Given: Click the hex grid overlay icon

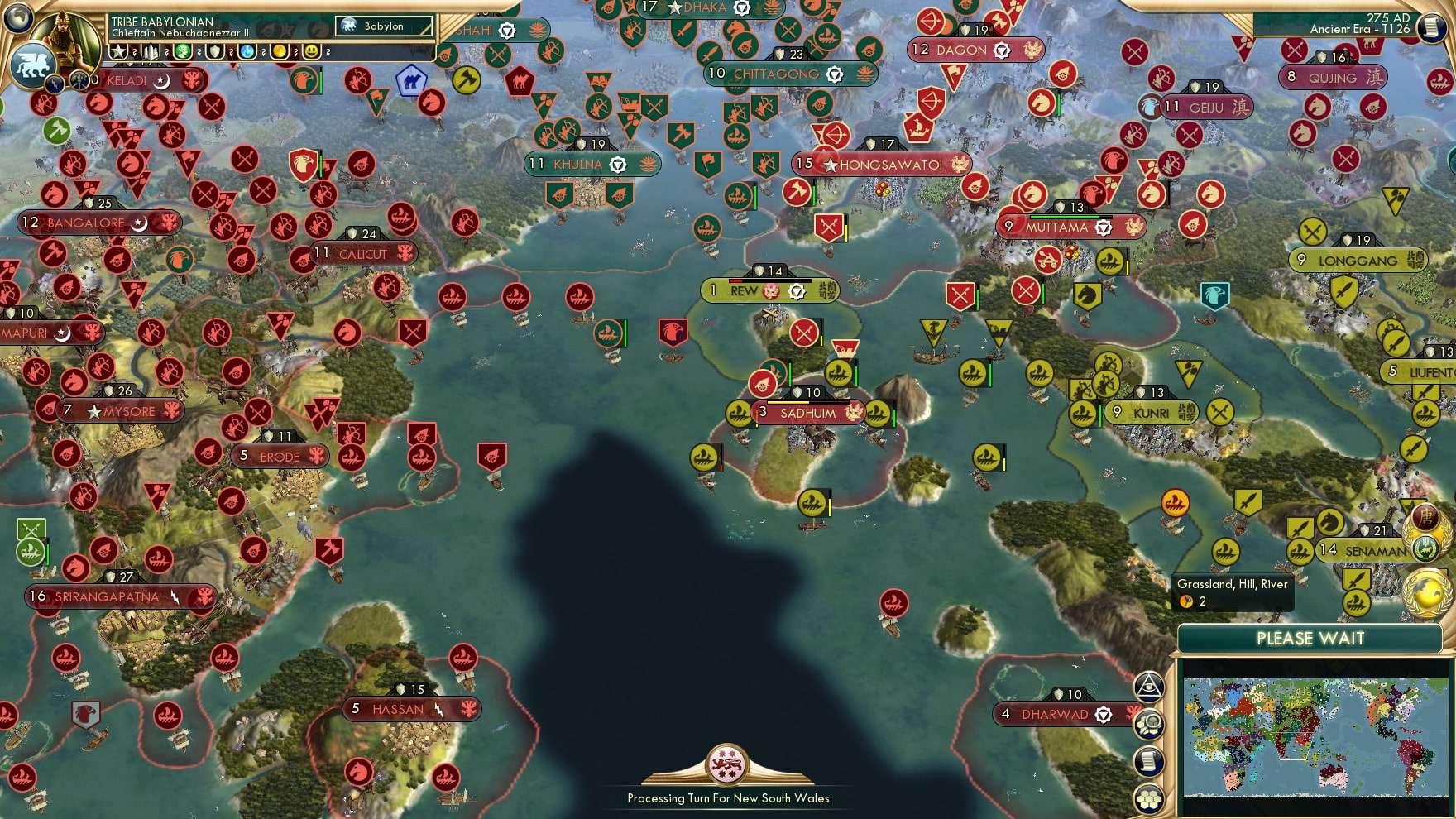Looking at the screenshot, I should pos(1149,796).
